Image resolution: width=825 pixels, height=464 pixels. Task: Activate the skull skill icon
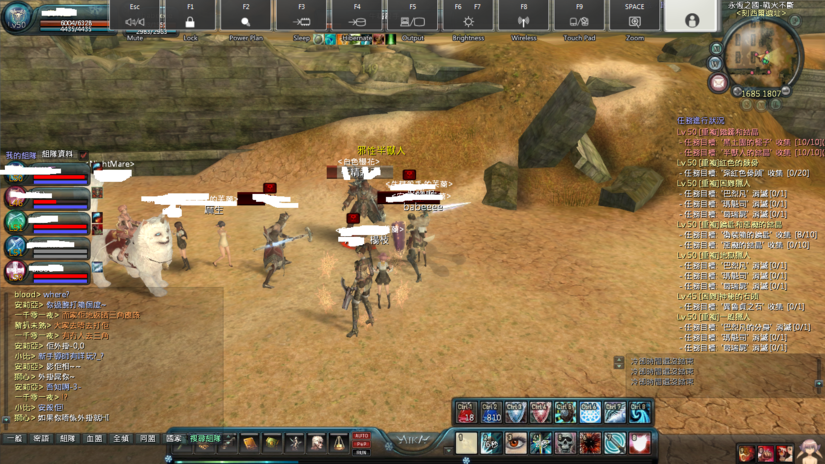coord(565,441)
